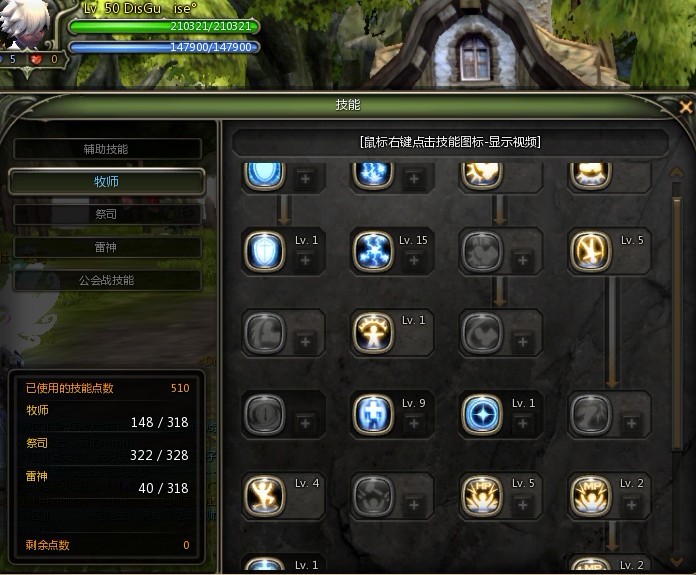The width and height of the screenshot is (696, 575).
Task: Choose the golden HP recovery skill icon
Action: pos(482,495)
